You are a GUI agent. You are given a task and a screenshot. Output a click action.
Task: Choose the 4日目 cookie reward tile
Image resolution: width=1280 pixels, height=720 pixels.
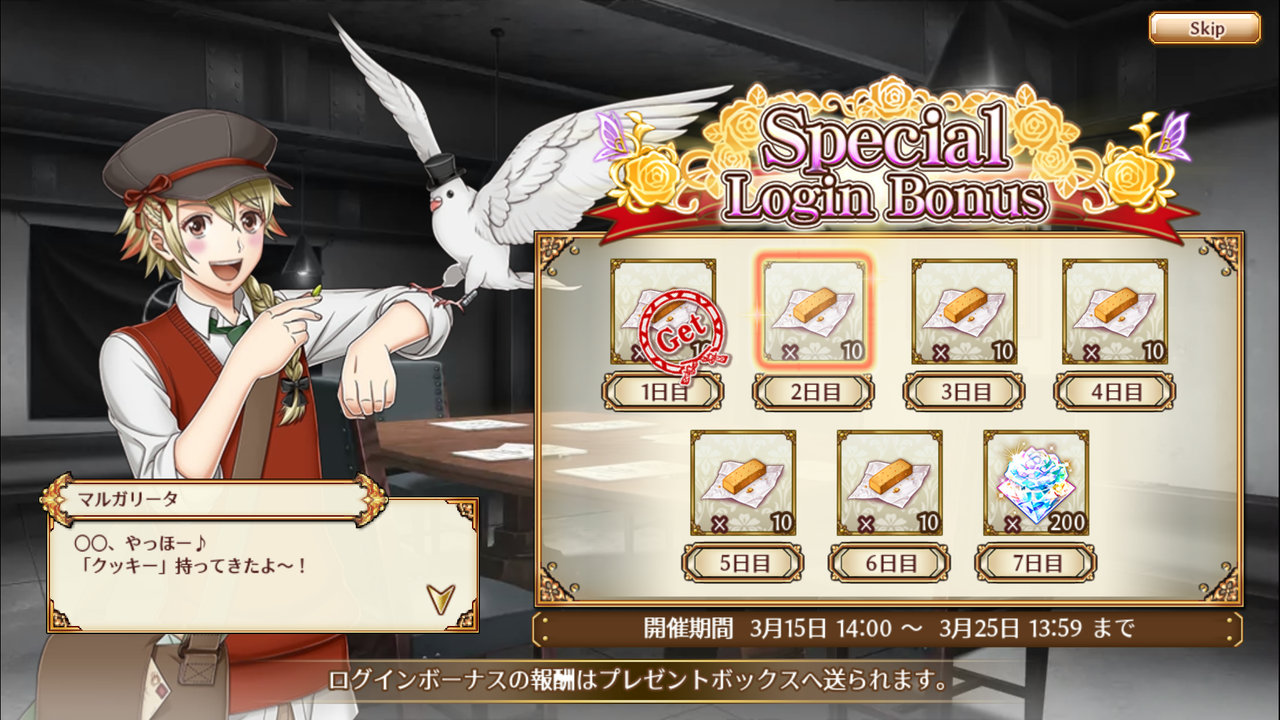pyautogui.click(x=1114, y=312)
